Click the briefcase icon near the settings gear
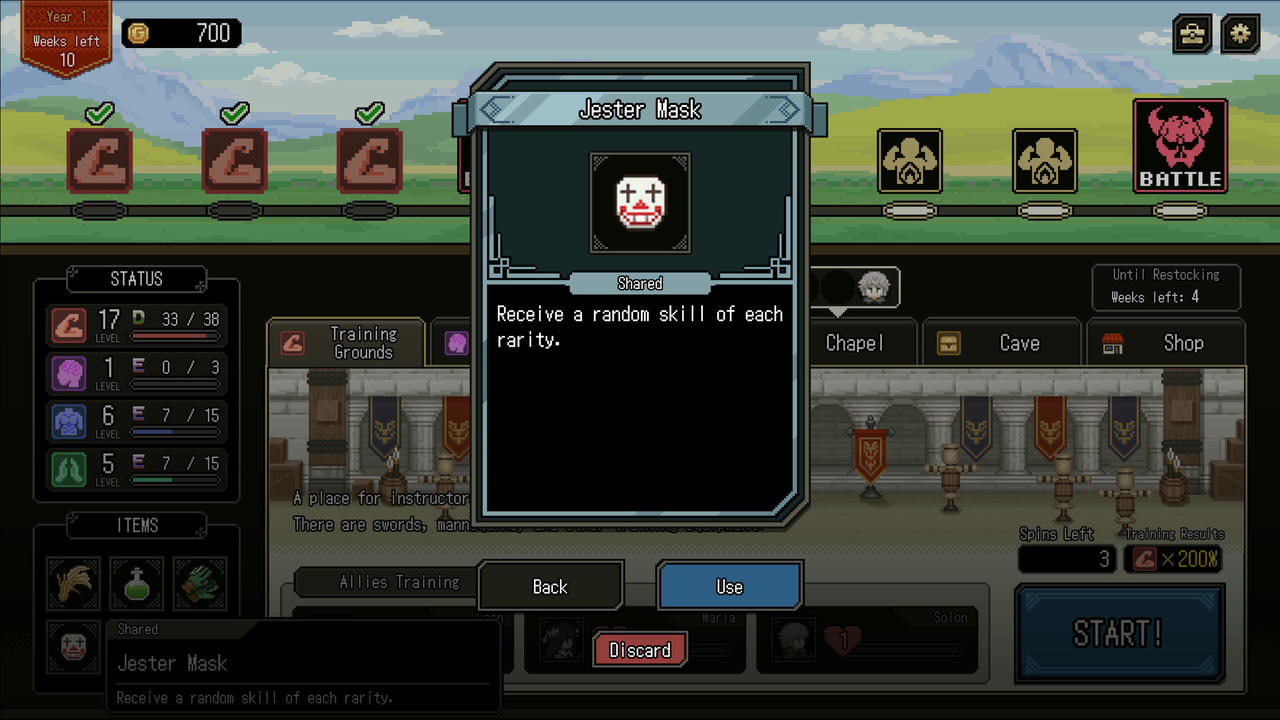This screenshot has width=1280, height=720. coord(1191,33)
